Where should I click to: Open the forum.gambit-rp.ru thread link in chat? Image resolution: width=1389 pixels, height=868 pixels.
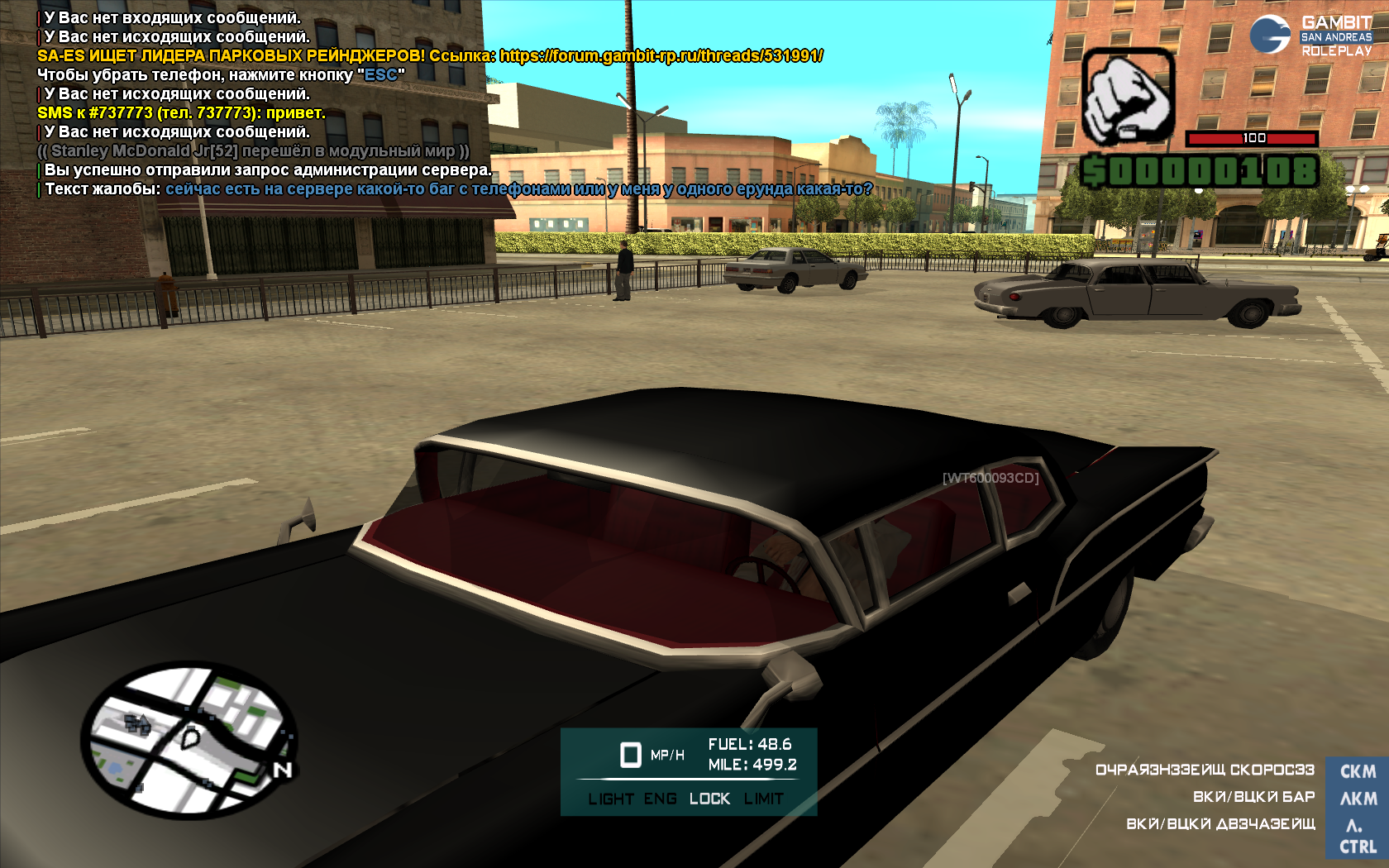pyautogui.click(x=661, y=56)
